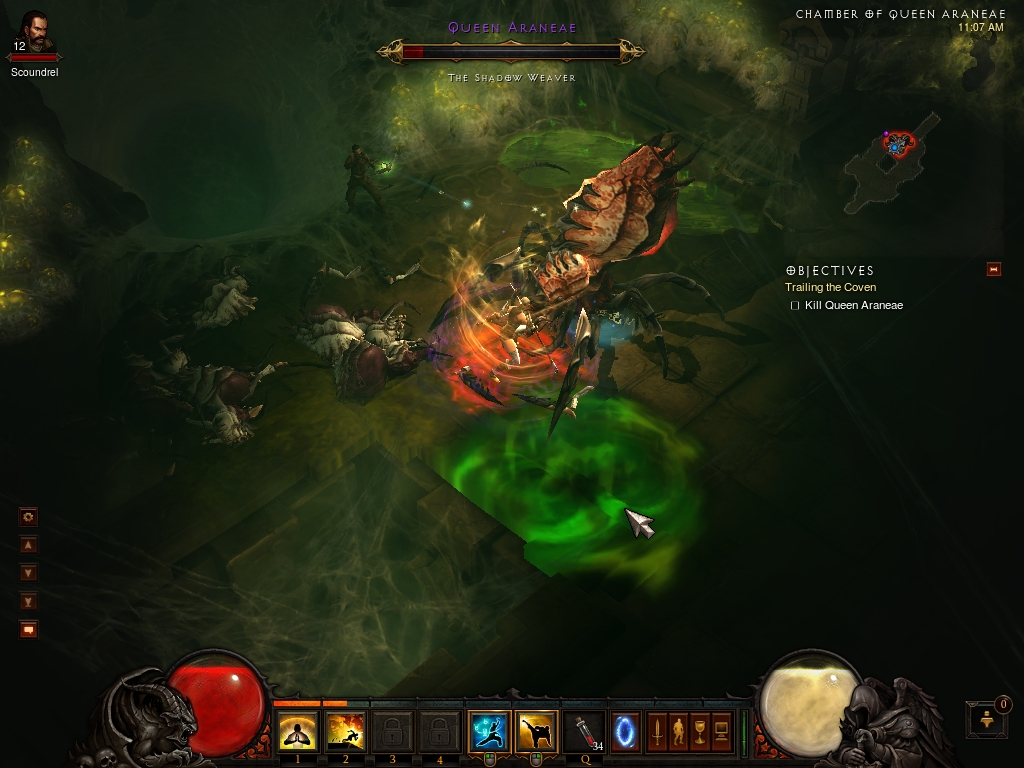Trigger the golden kick skill icon
The height and width of the screenshot is (768, 1024).
point(537,733)
